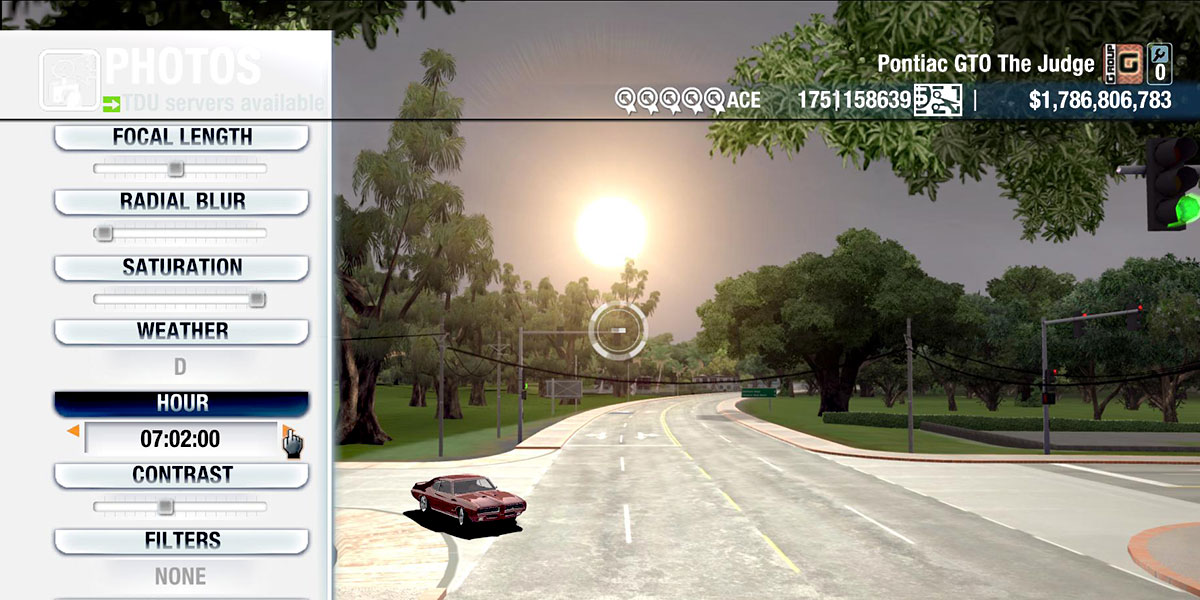Adjust the Focal Length slider handle
Viewport: 1200px width, 600px height.
175,169
